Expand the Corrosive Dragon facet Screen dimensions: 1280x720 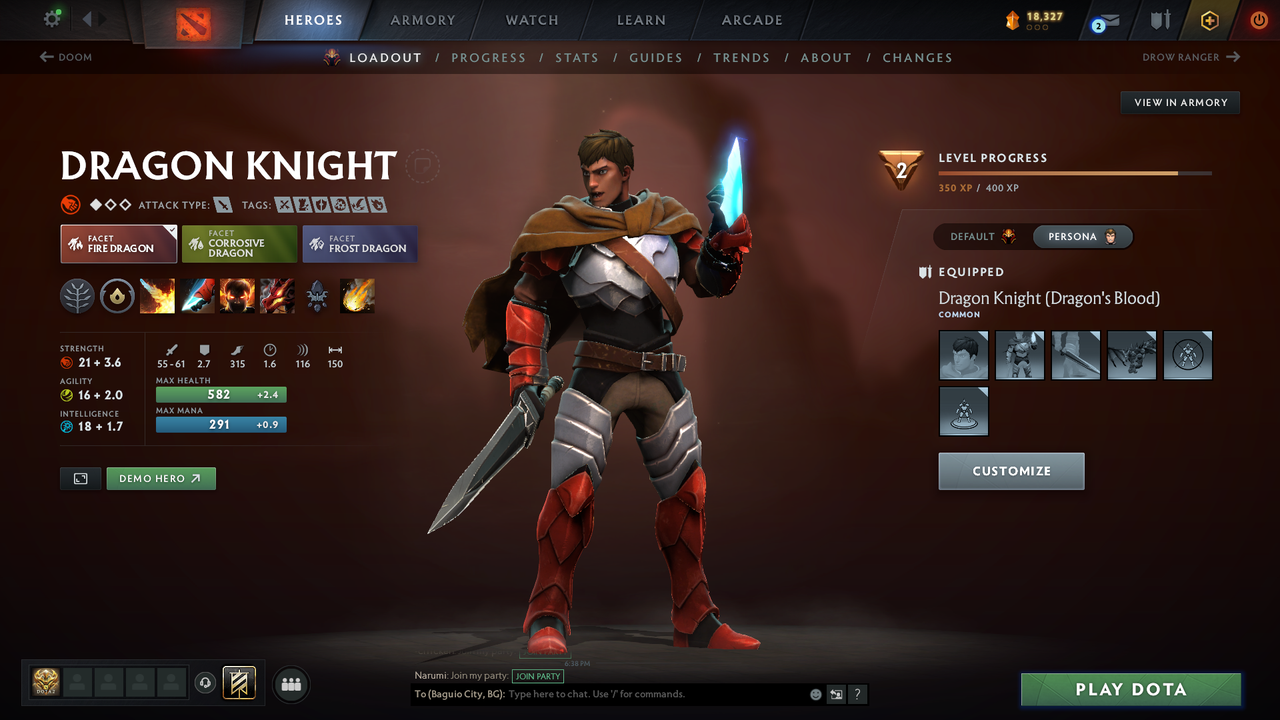(239, 243)
